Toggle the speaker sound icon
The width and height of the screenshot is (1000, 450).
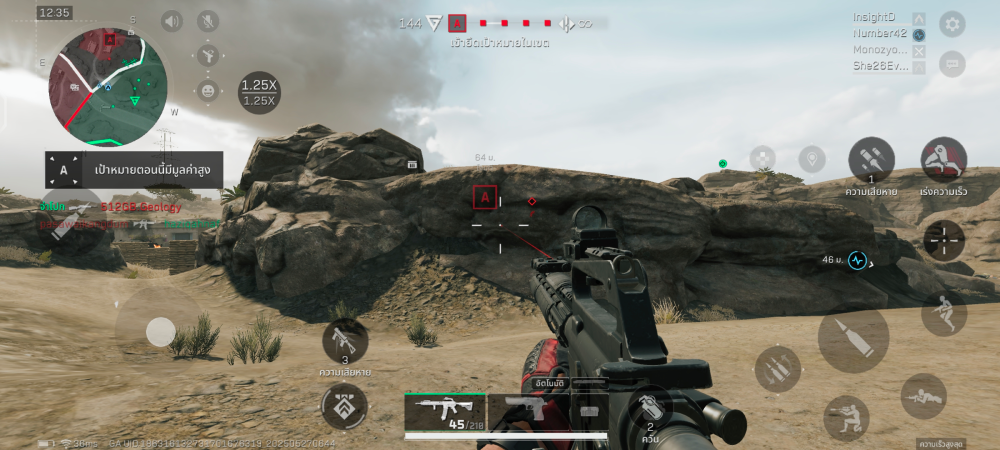pyautogui.click(x=172, y=21)
